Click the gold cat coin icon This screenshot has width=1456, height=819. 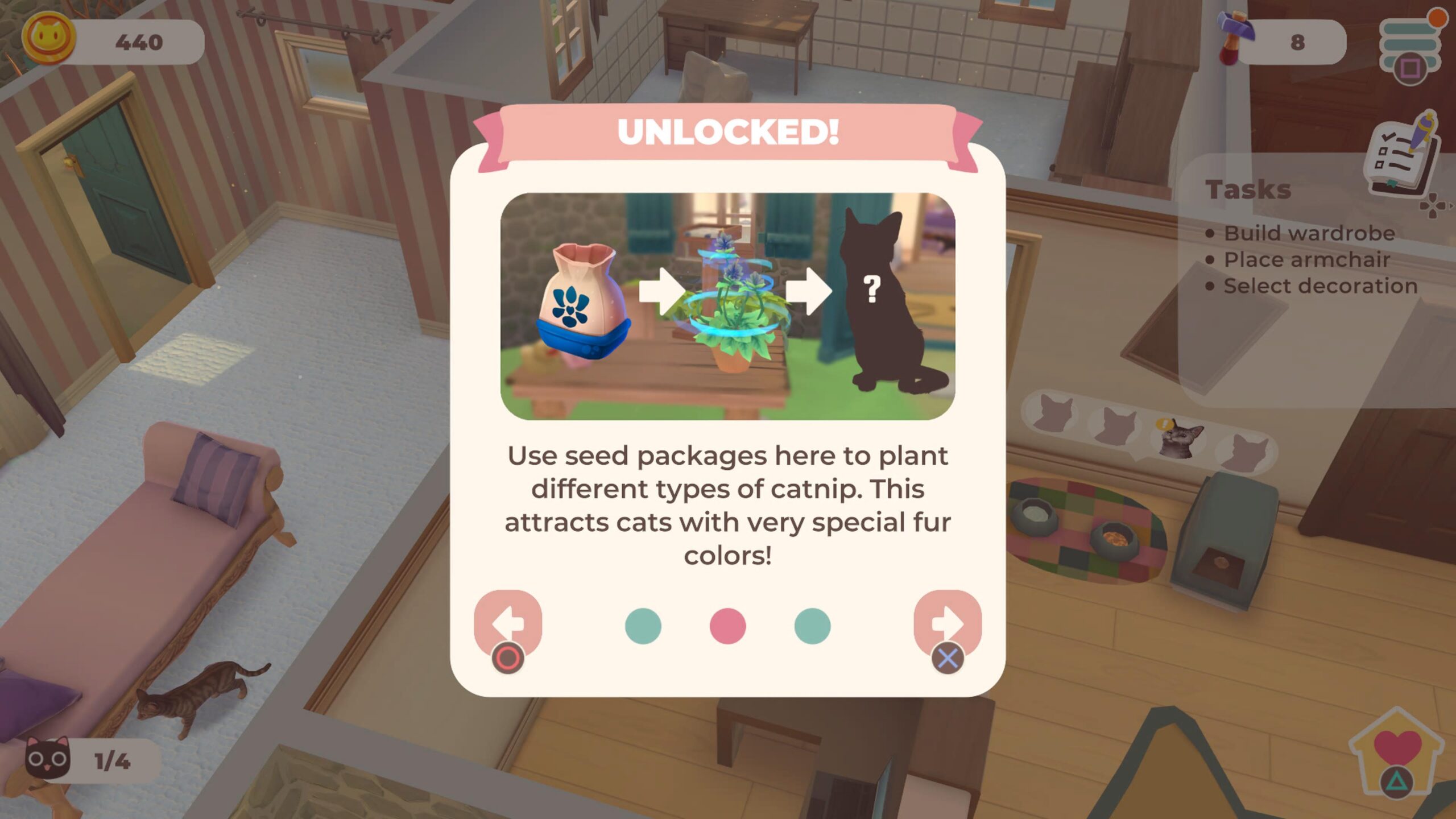(x=49, y=39)
